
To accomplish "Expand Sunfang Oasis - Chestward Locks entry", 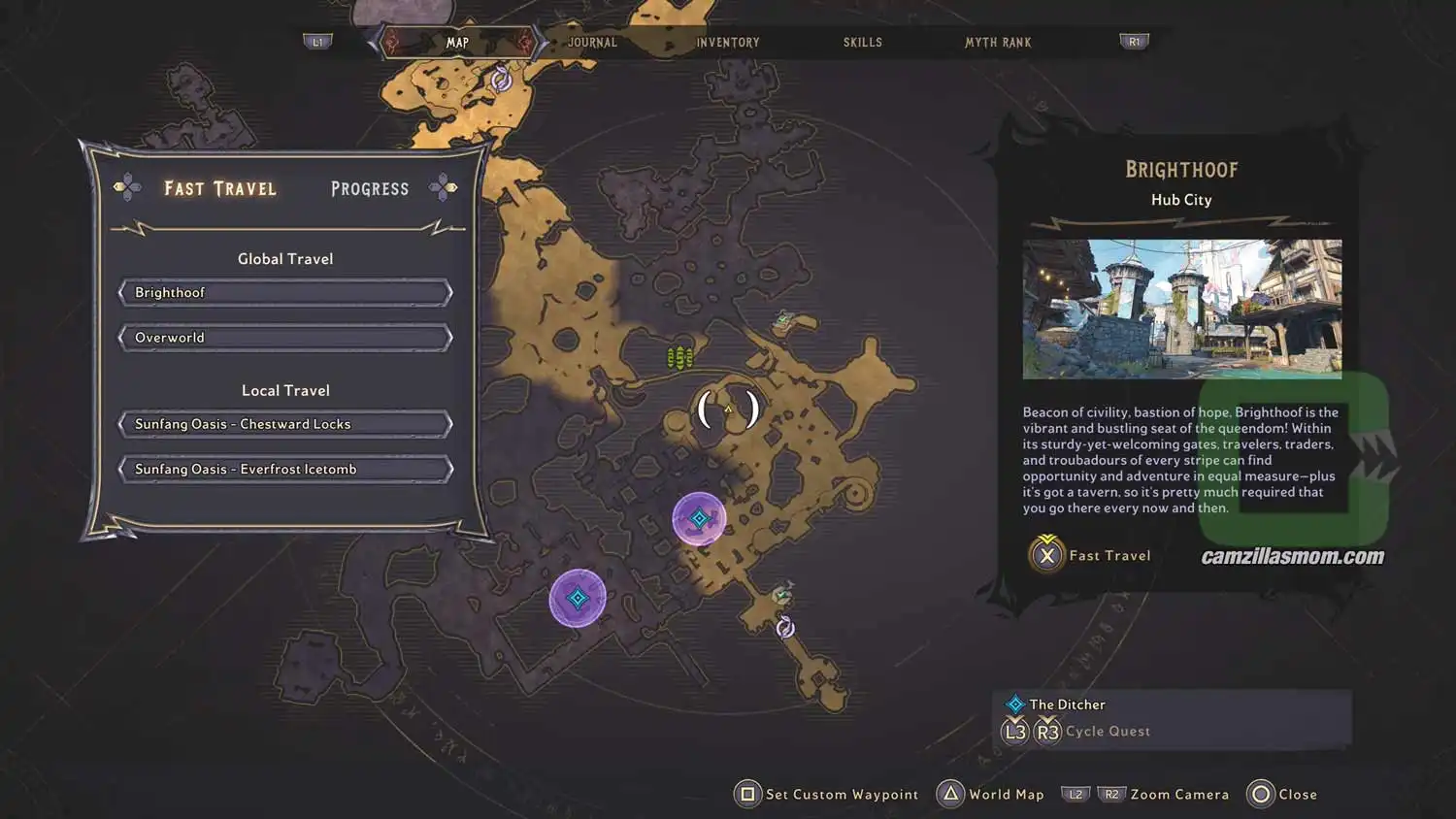I will tap(284, 424).
